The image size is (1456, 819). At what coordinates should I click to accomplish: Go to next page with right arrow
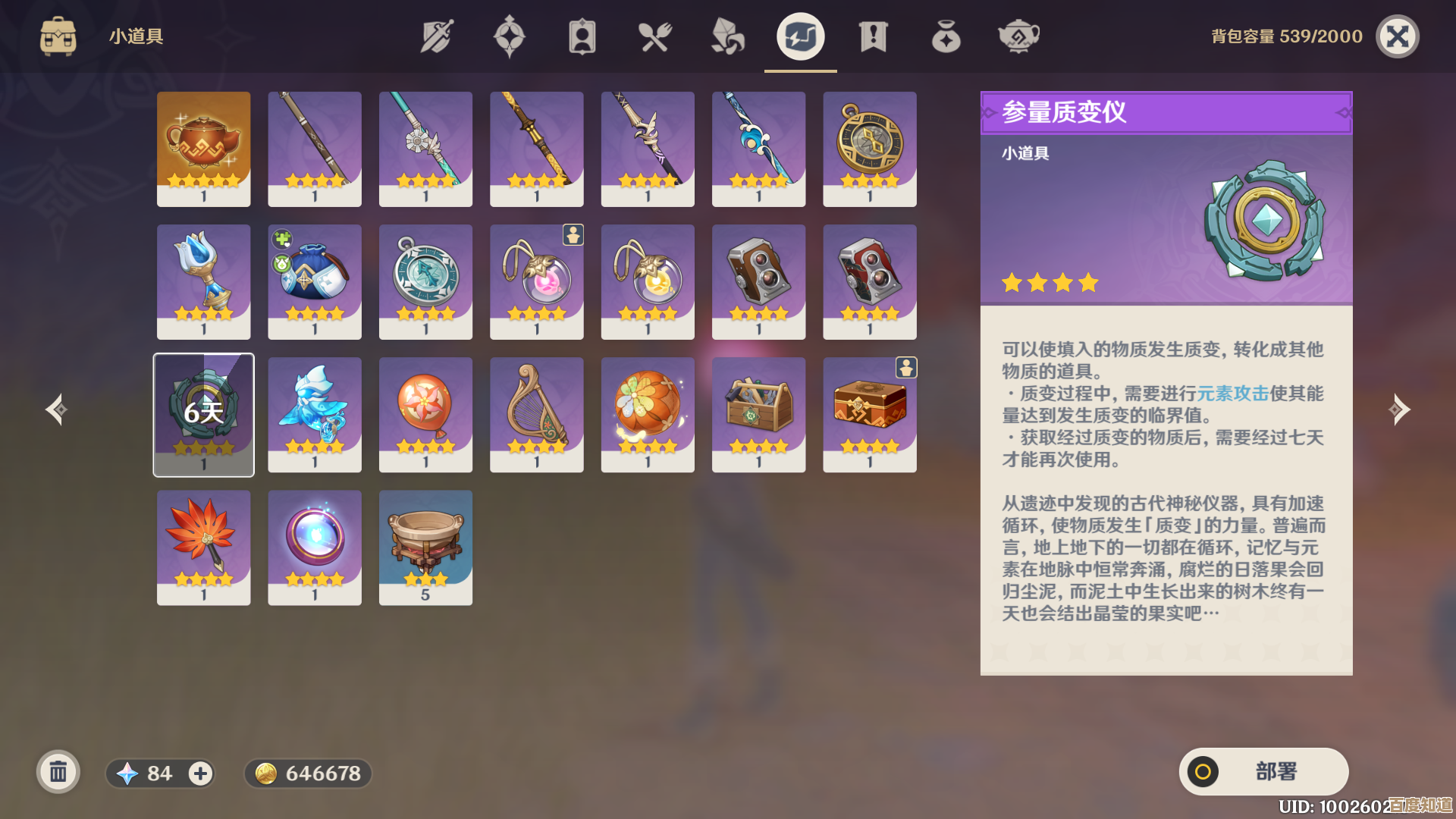click(x=1401, y=409)
